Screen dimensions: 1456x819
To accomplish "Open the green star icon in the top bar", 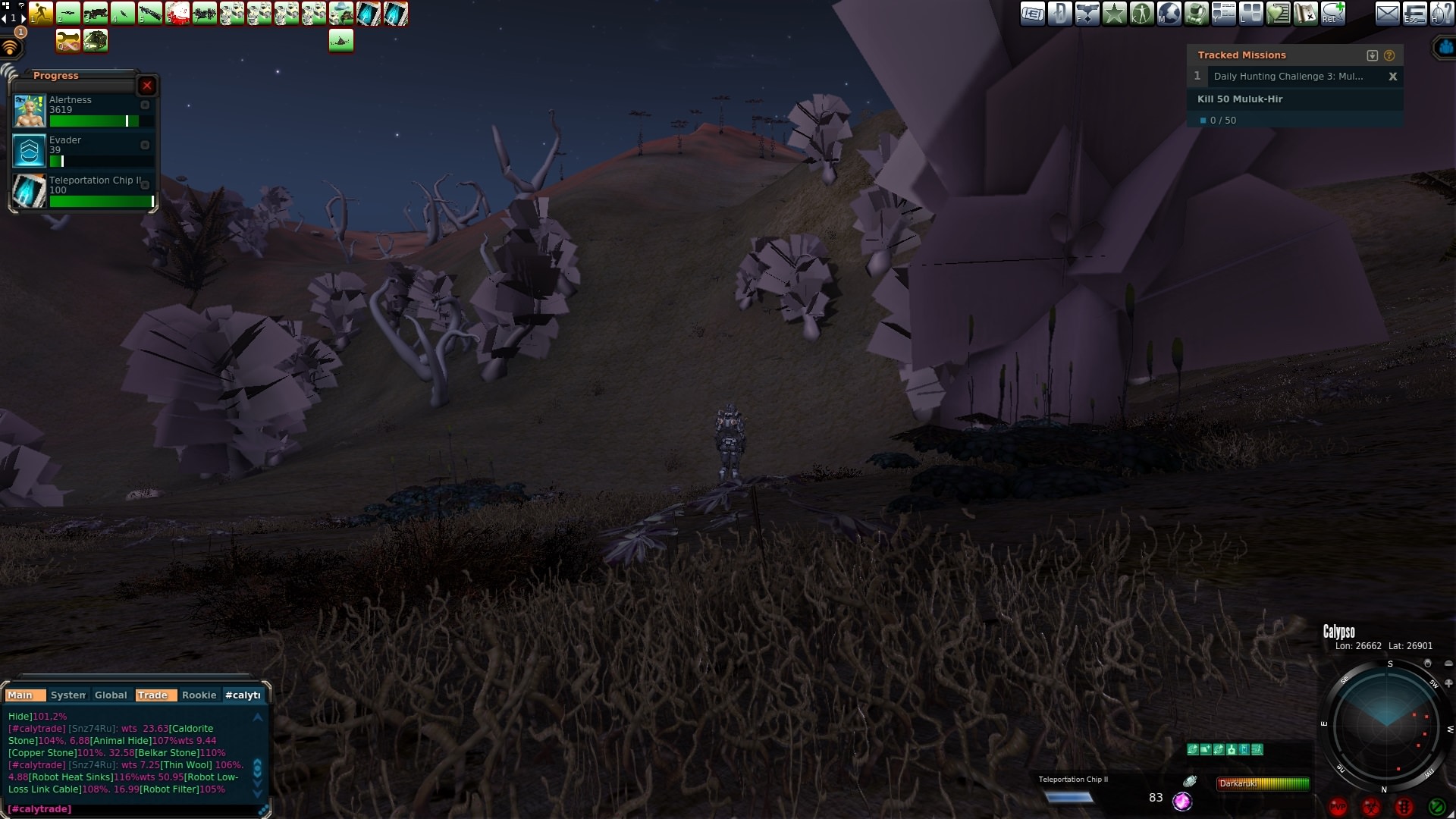I will pos(1114,14).
